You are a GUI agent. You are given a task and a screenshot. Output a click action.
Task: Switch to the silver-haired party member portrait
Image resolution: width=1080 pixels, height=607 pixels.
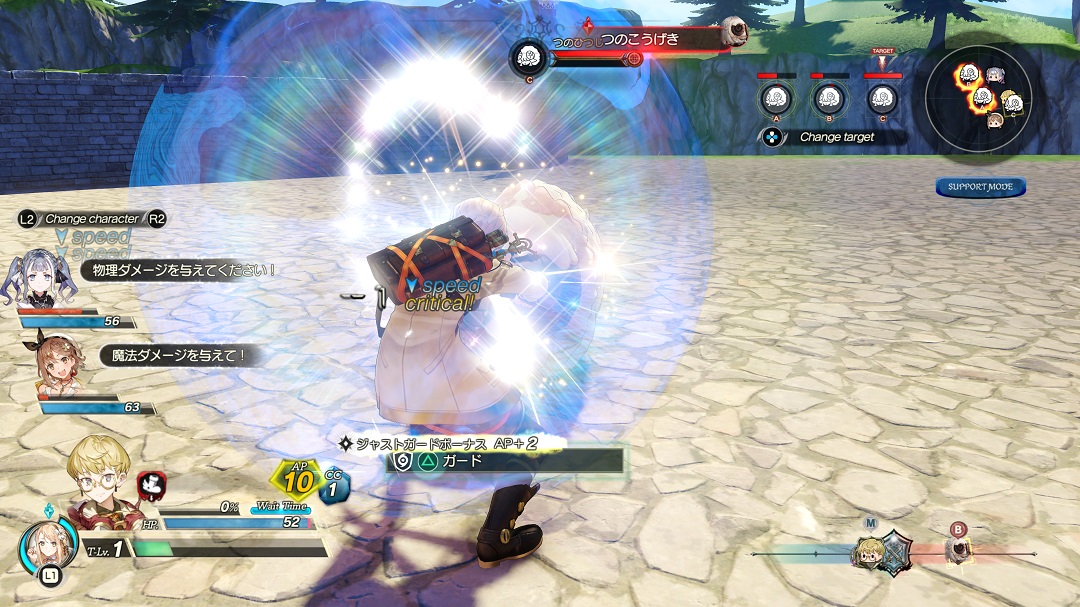tap(41, 277)
